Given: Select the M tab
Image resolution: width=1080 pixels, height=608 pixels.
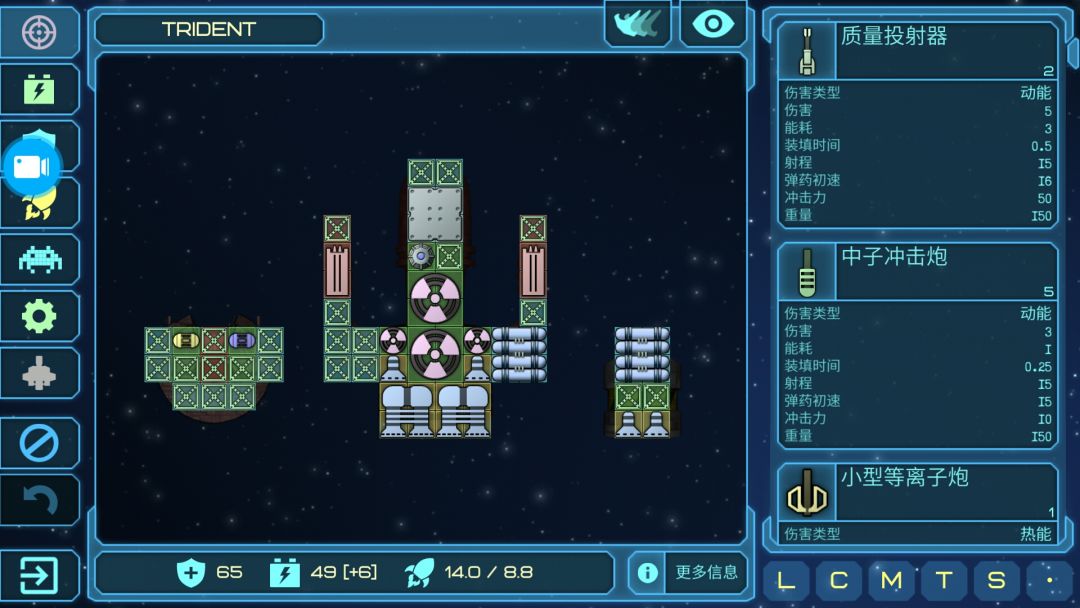Looking at the screenshot, I should [891, 581].
